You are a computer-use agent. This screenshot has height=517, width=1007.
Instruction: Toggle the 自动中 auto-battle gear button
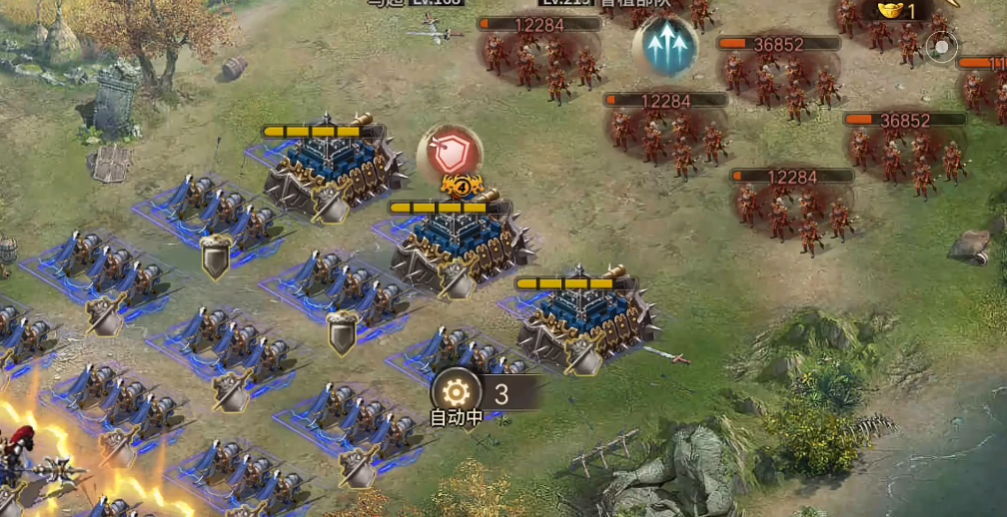point(456,392)
